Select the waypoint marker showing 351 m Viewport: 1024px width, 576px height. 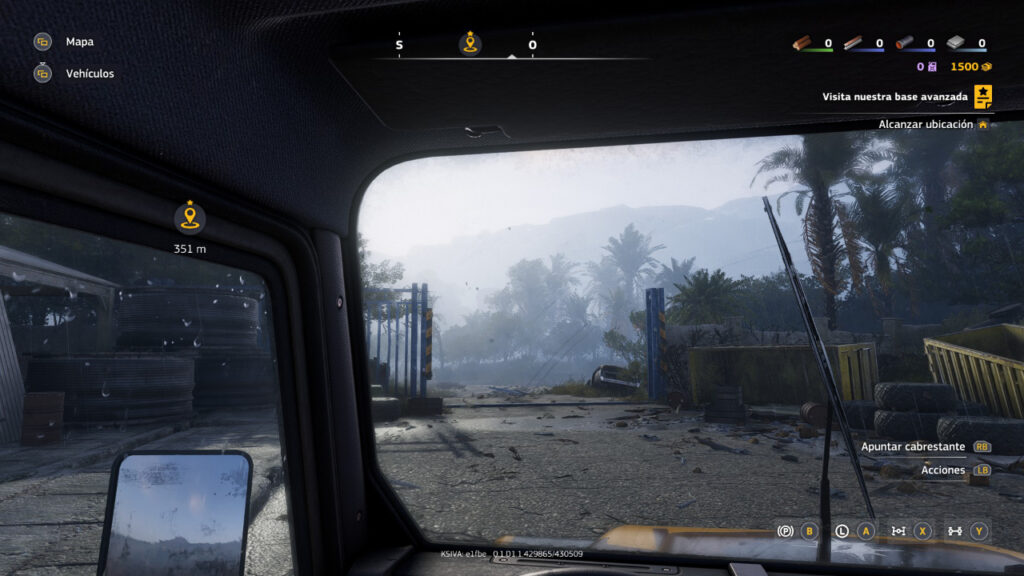(189, 218)
